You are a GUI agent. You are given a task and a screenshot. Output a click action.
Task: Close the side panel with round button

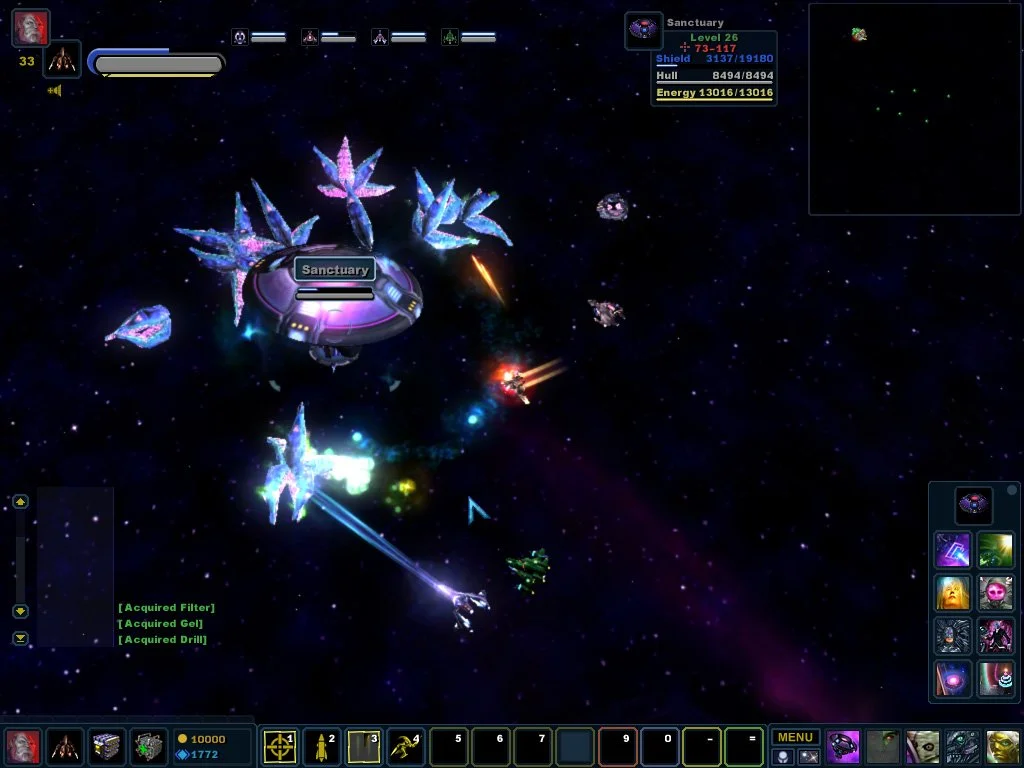click(x=1012, y=491)
